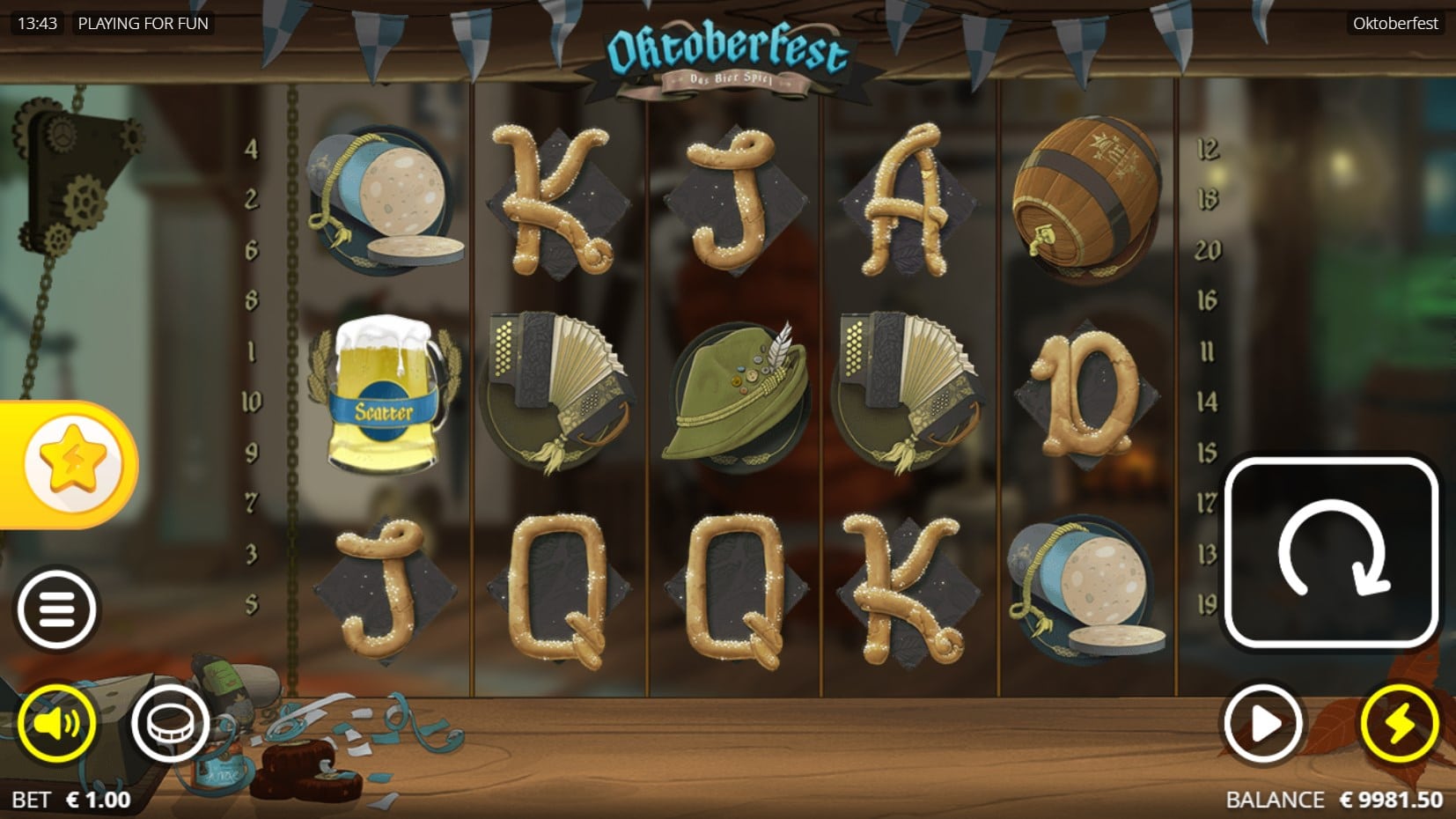Start autoplay with the play button

[1263, 724]
